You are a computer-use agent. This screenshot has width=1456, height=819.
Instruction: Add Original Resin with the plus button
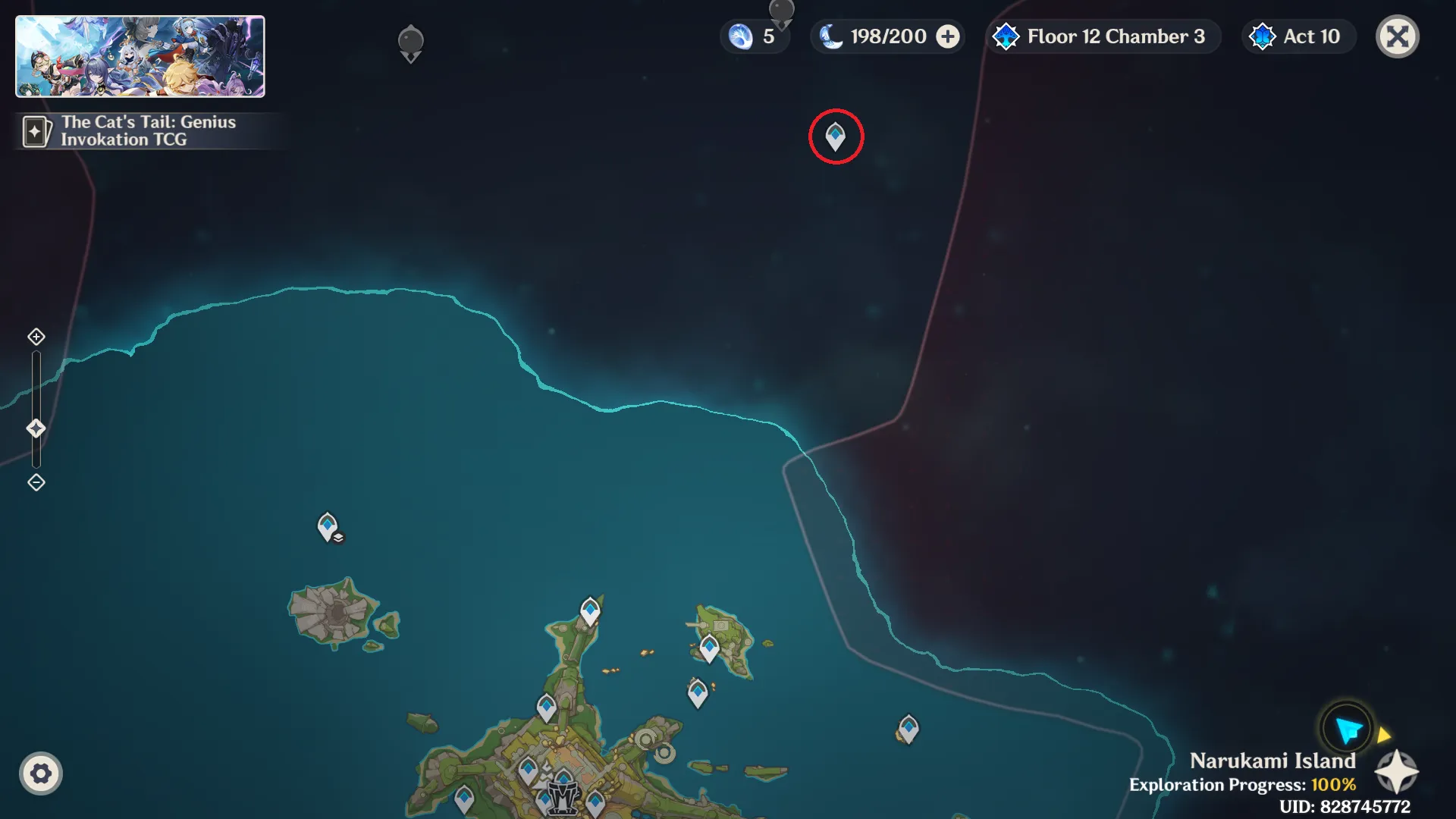pyautogui.click(x=948, y=36)
